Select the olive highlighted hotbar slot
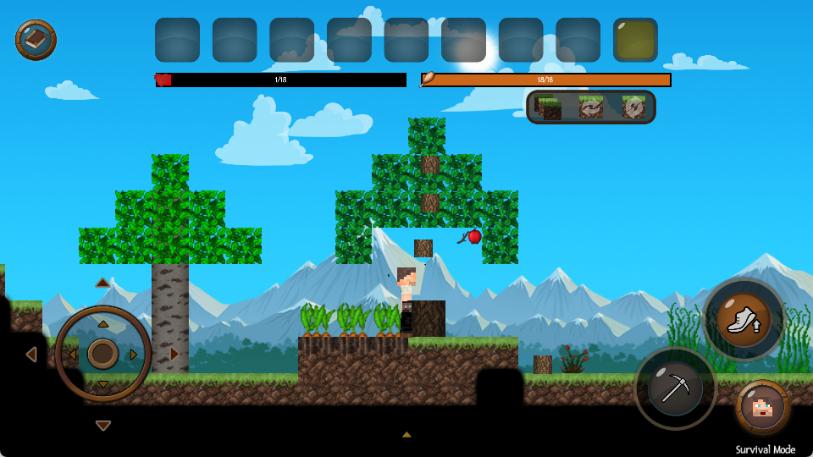Screen dimensions: 813x457 click(x=635, y=40)
